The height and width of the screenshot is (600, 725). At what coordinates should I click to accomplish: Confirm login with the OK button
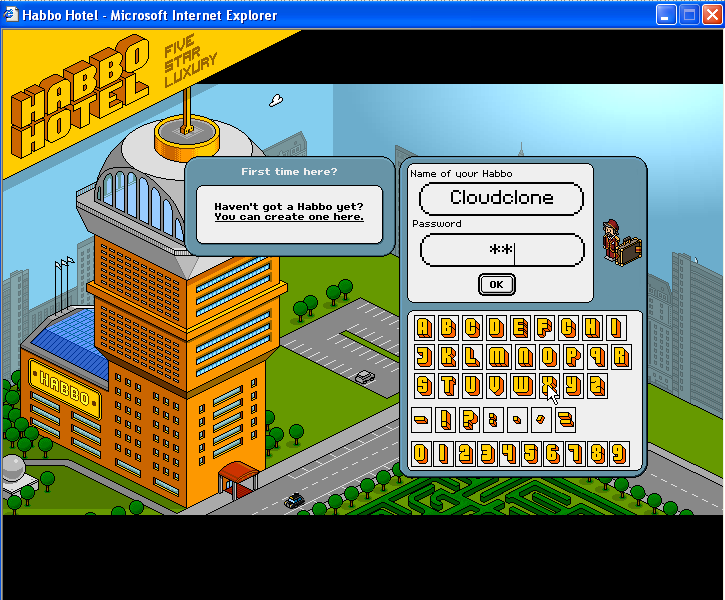coord(496,285)
